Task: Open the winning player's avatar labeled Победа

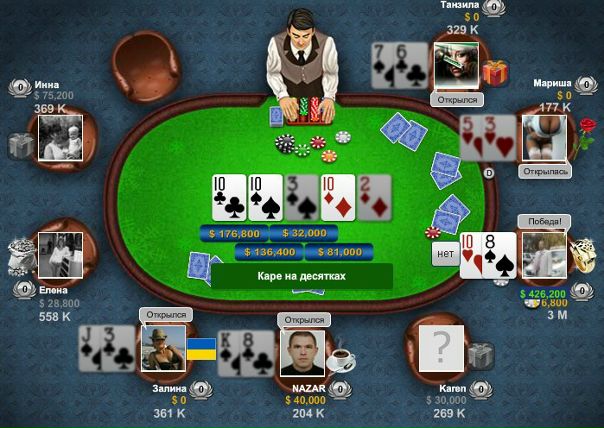Action: point(542,256)
